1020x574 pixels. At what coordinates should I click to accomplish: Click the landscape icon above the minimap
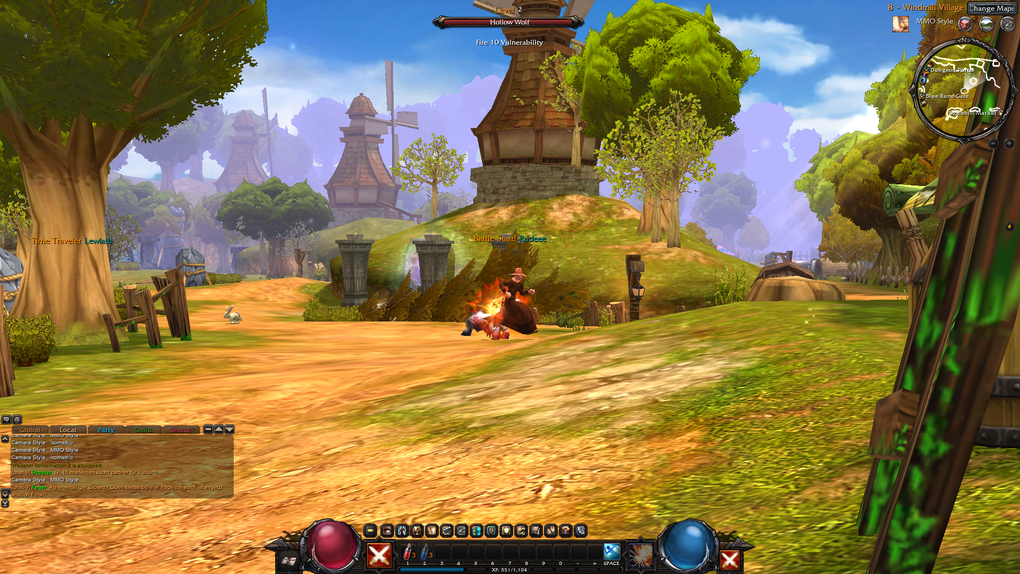click(x=985, y=23)
